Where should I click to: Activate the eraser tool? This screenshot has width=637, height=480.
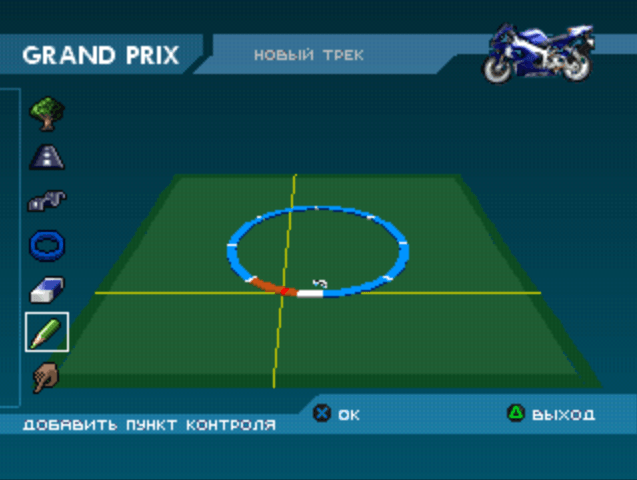pyautogui.click(x=46, y=289)
